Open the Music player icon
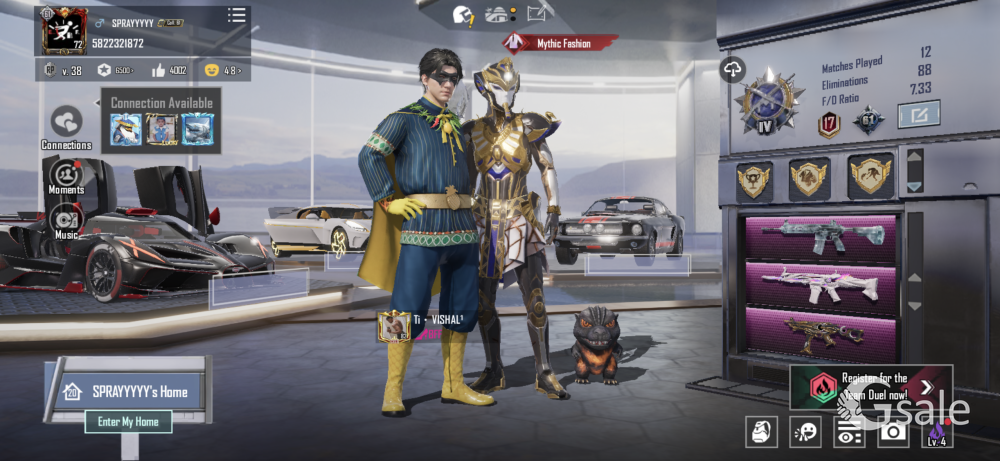The image size is (1000, 461). 66,218
